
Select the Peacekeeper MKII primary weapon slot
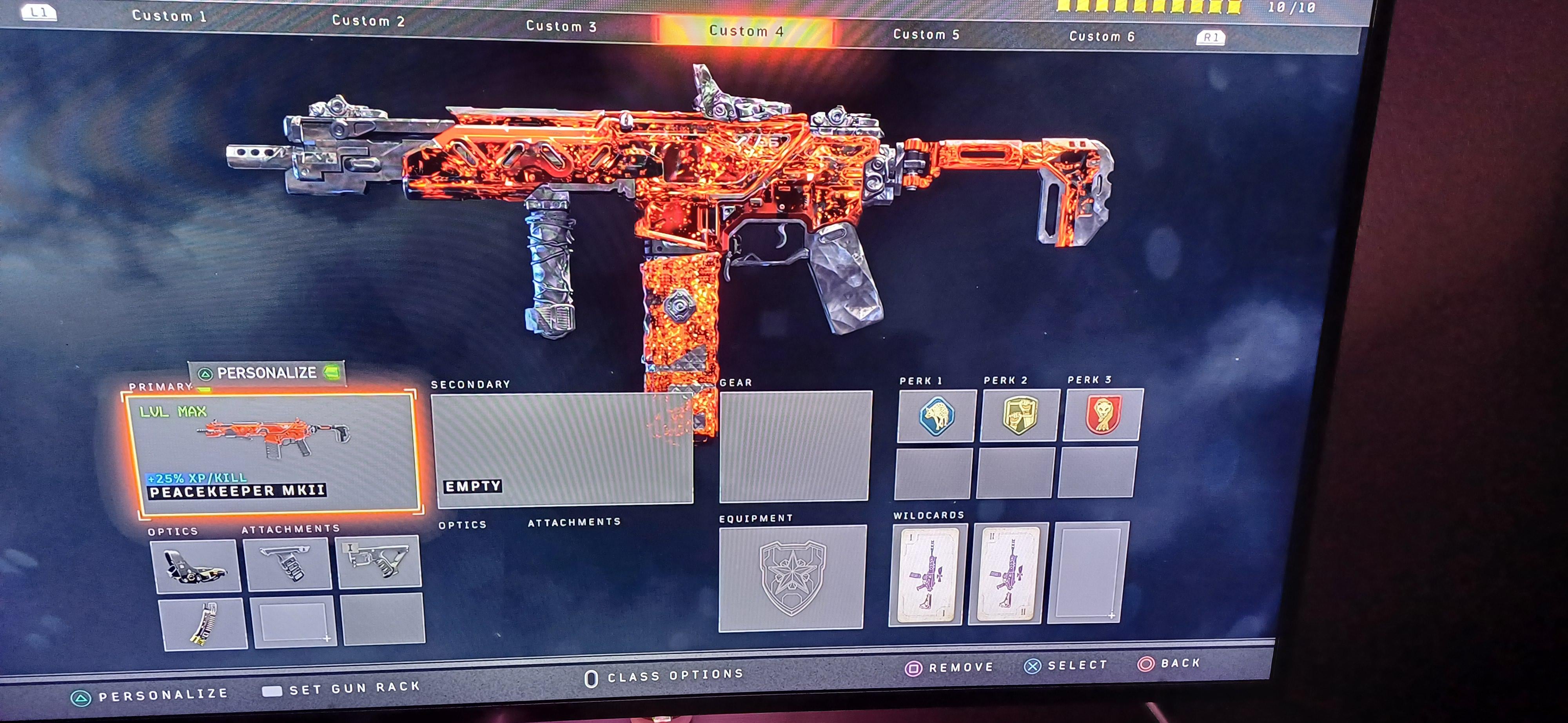tap(272, 453)
